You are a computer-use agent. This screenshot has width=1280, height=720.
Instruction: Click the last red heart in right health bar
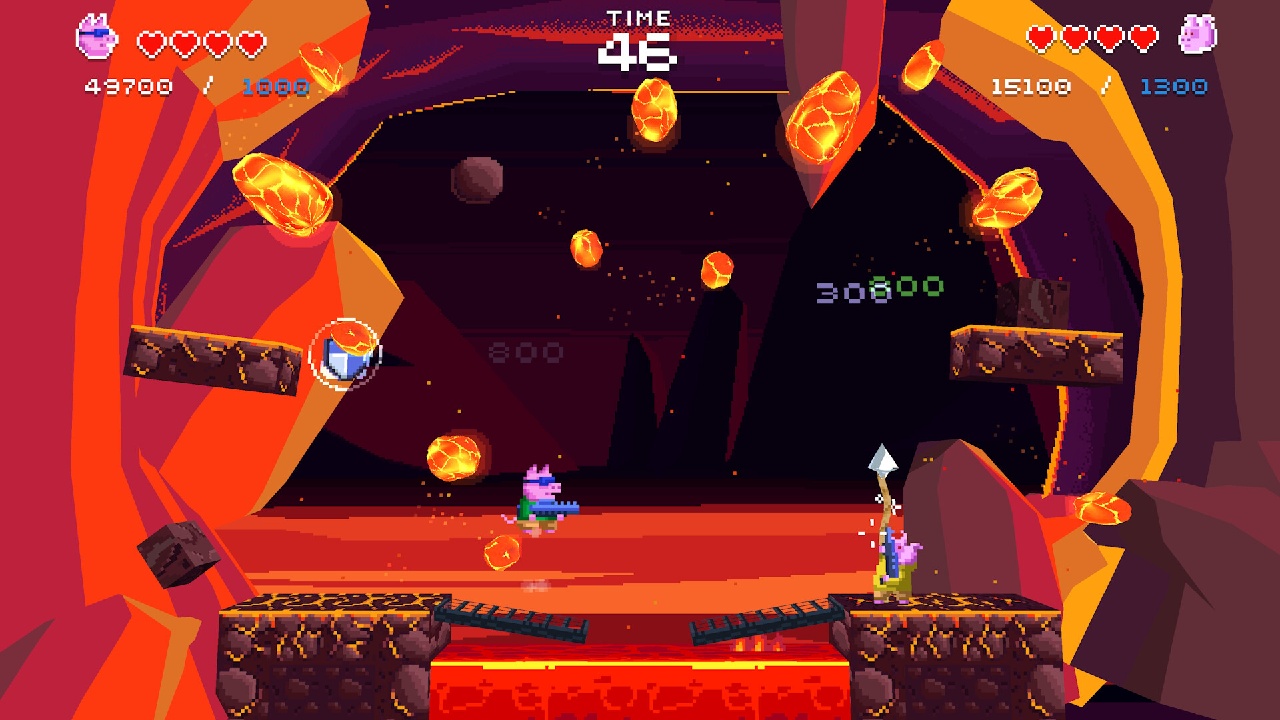click(1143, 39)
